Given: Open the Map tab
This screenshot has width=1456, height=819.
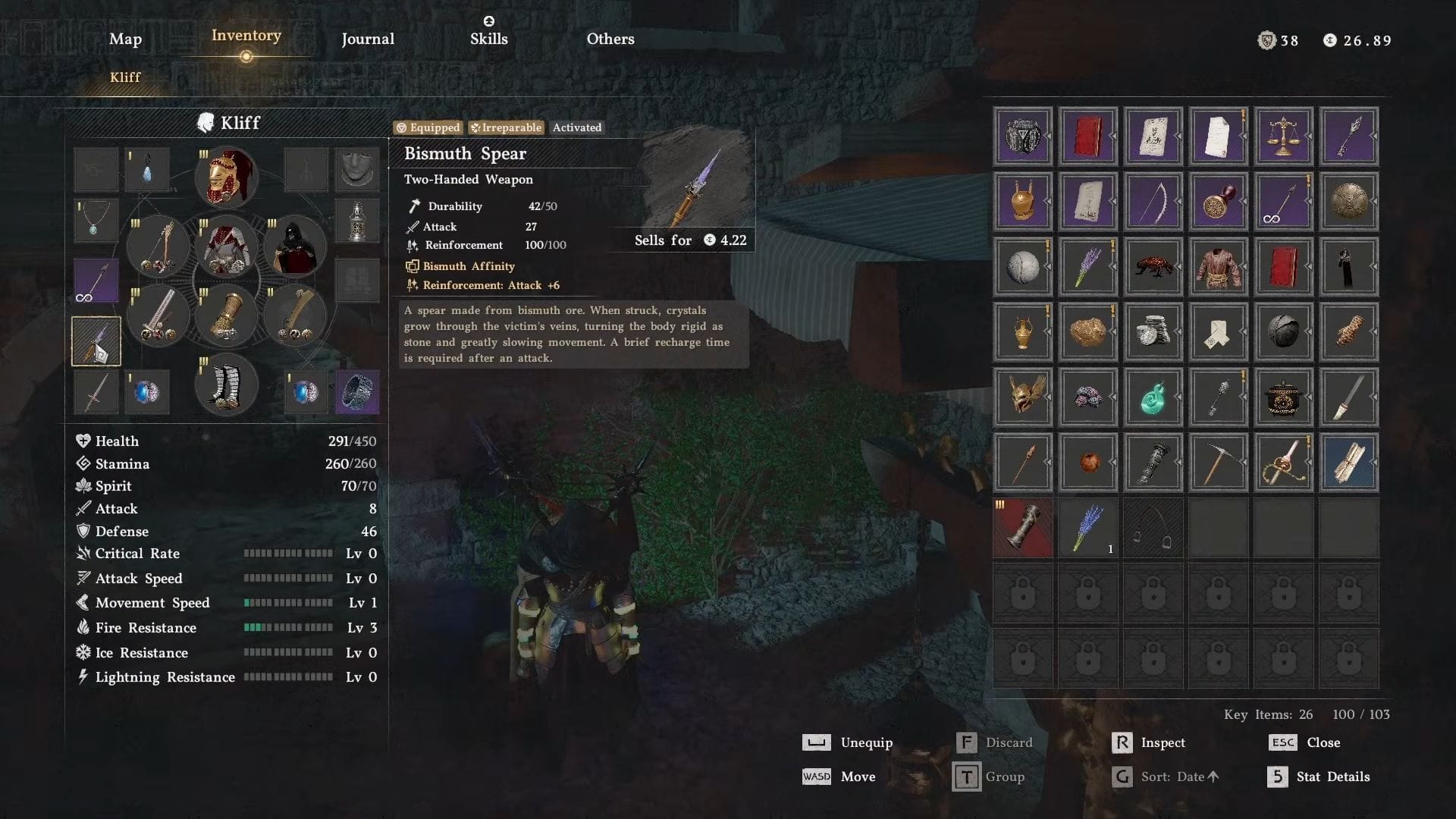Looking at the screenshot, I should pyautogui.click(x=125, y=39).
